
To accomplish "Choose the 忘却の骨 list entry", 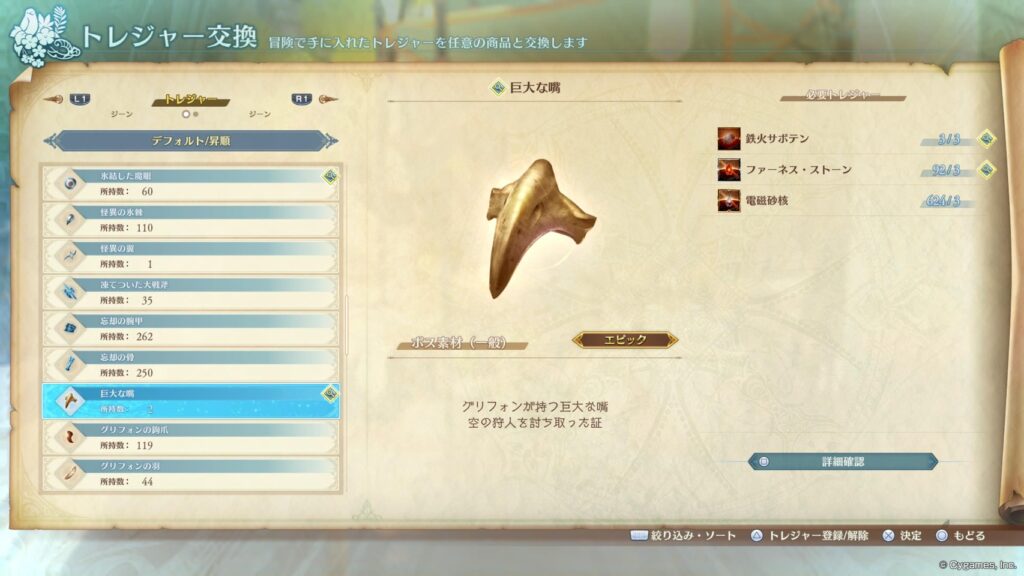I will 190,364.
